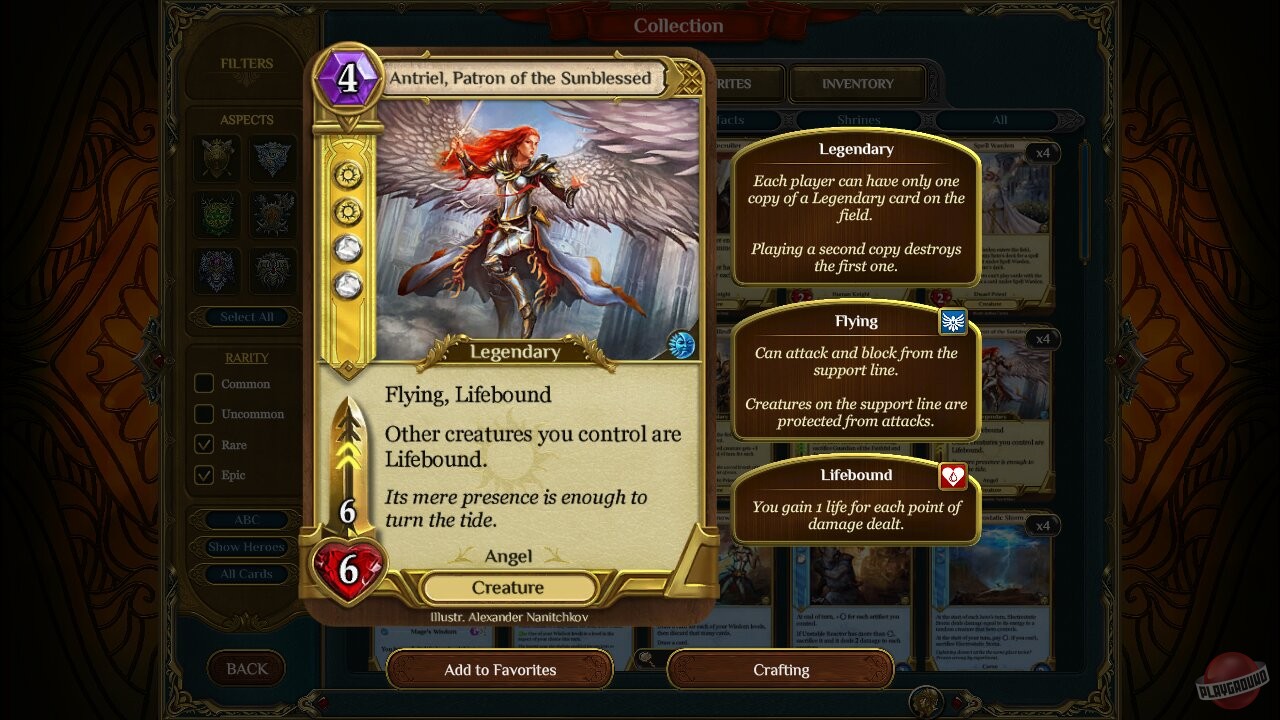
Task: Click the Add to Favorites button
Action: point(499,670)
